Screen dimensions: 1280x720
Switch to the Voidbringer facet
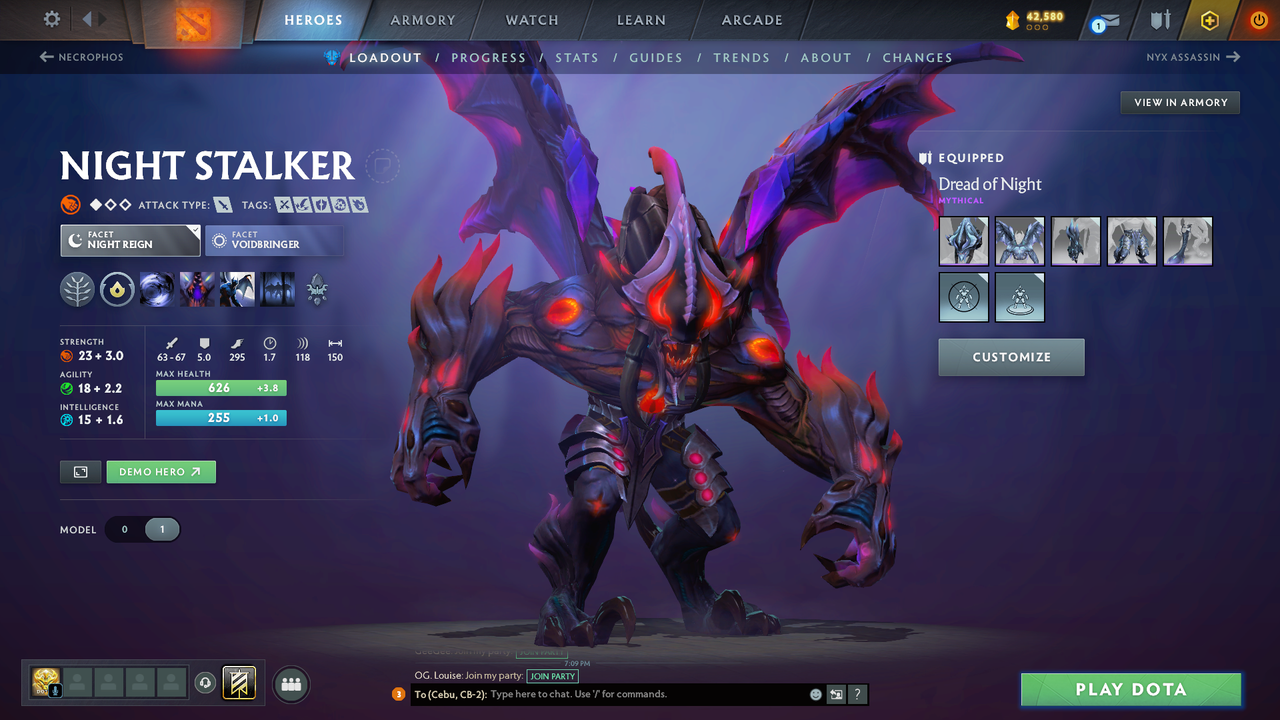(x=274, y=240)
